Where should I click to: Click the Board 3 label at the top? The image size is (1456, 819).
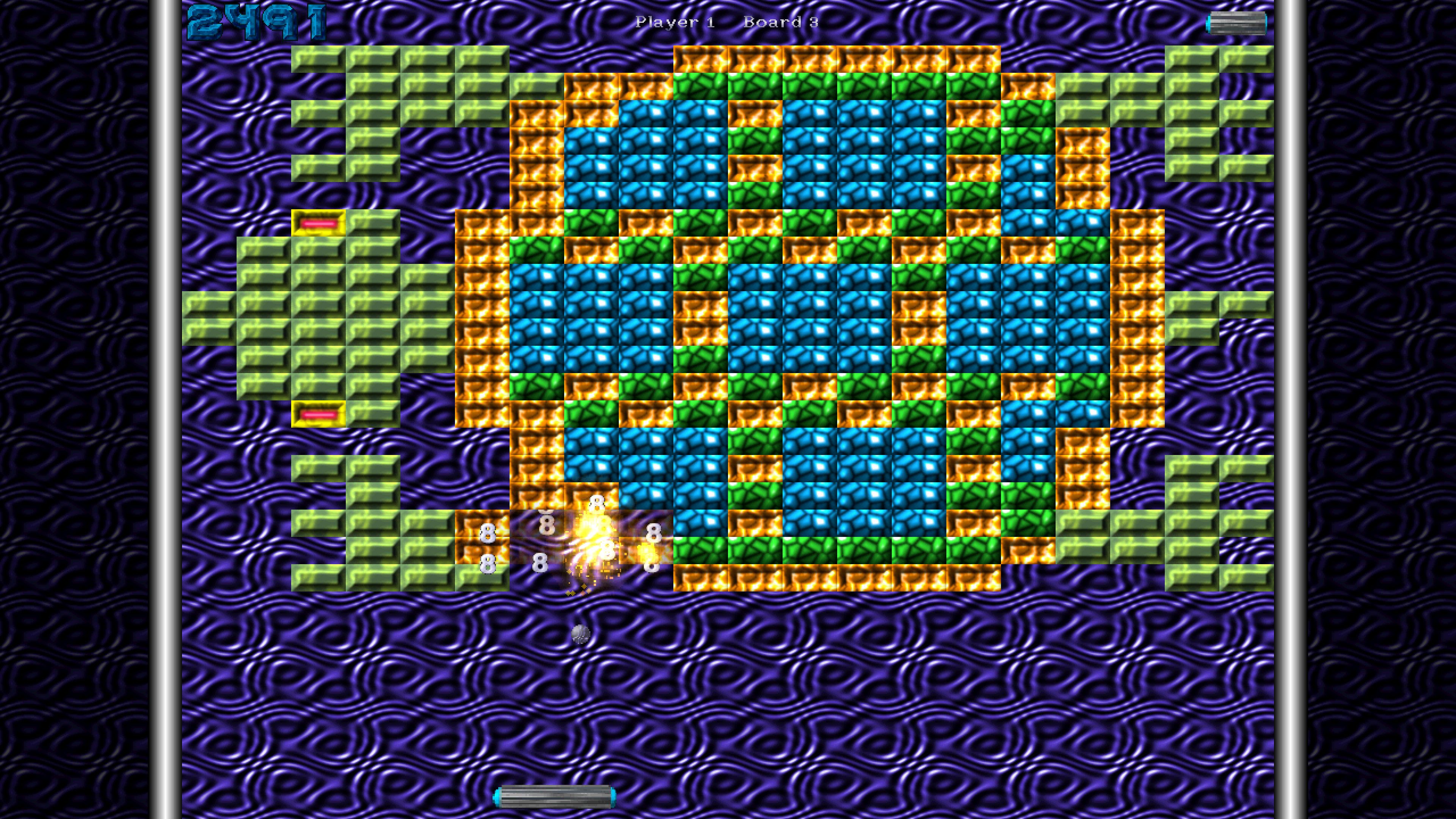[x=780, y=23]
